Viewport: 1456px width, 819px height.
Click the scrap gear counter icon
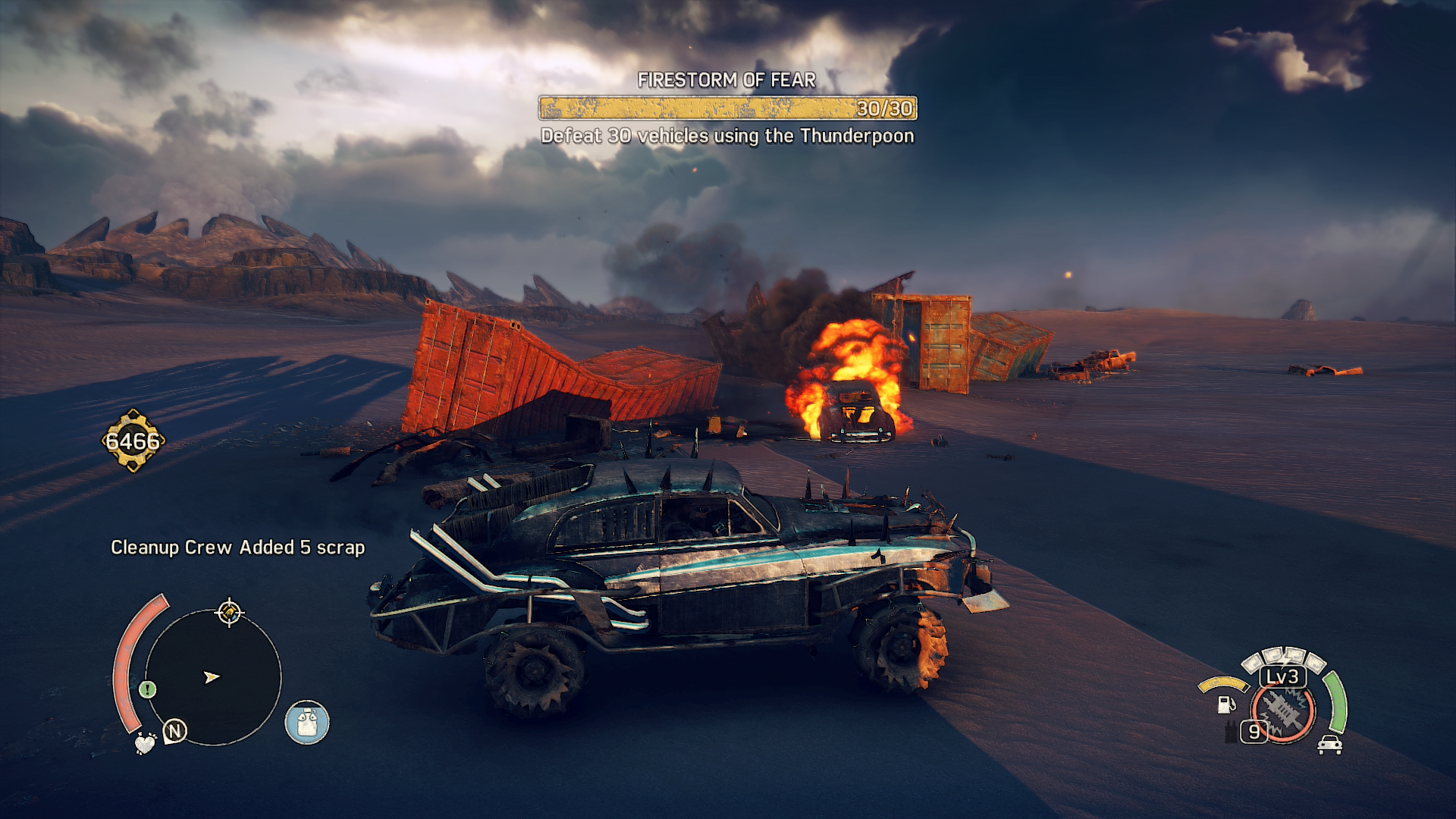tap(133, 441)
